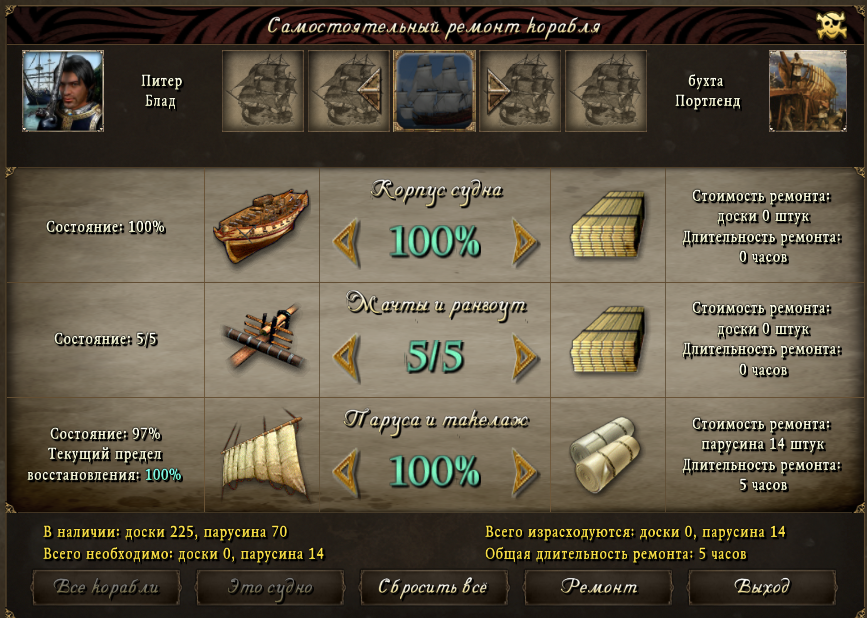Decrease hull repair percentage with left arrow
The width and height of the screenshot is (867, 618).
(345, 240)
